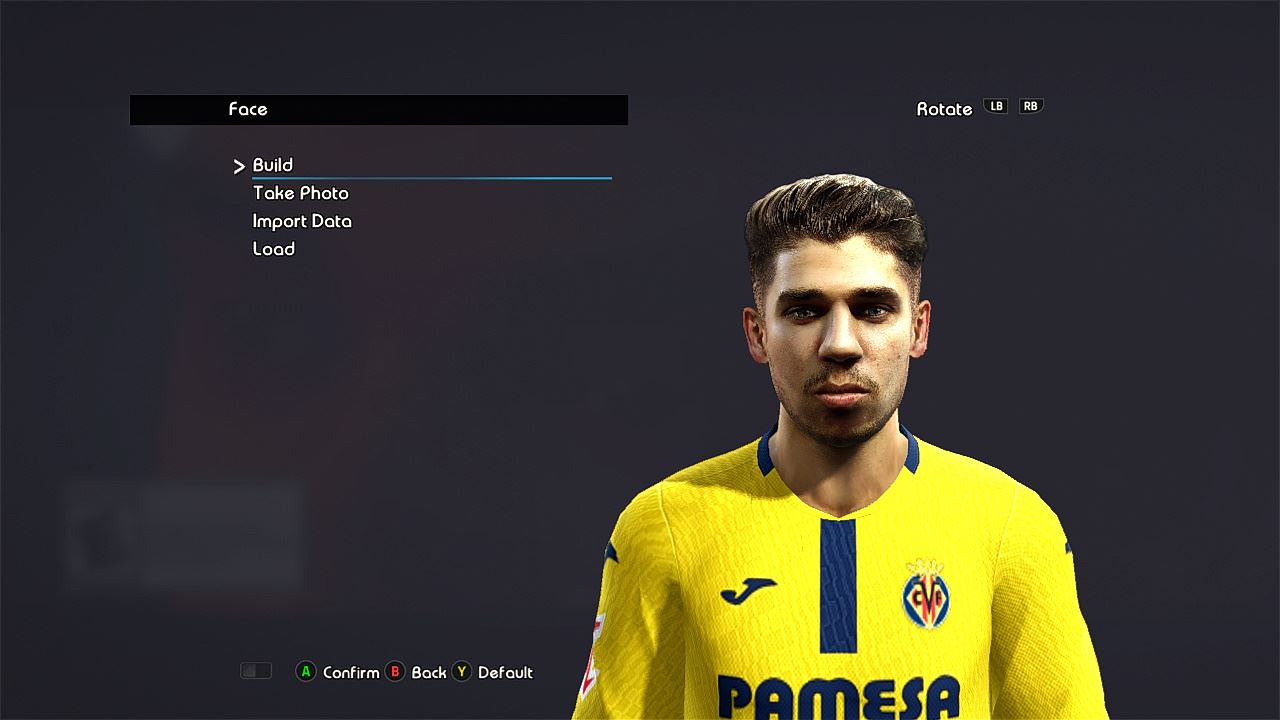Select the Load menu entry
The image size is (1280, 720).
(274, 249)
